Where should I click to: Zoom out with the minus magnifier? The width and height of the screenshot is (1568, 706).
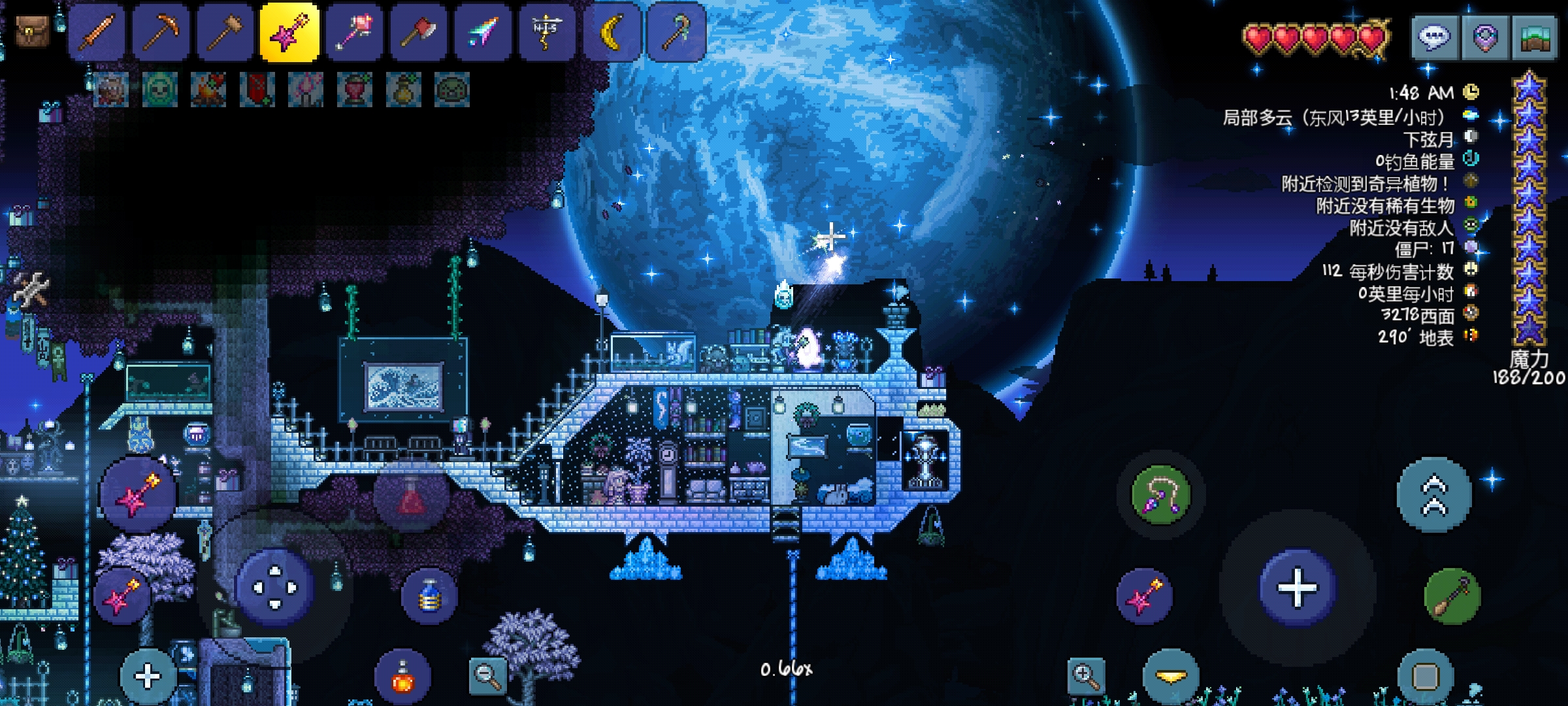(487, 676)
